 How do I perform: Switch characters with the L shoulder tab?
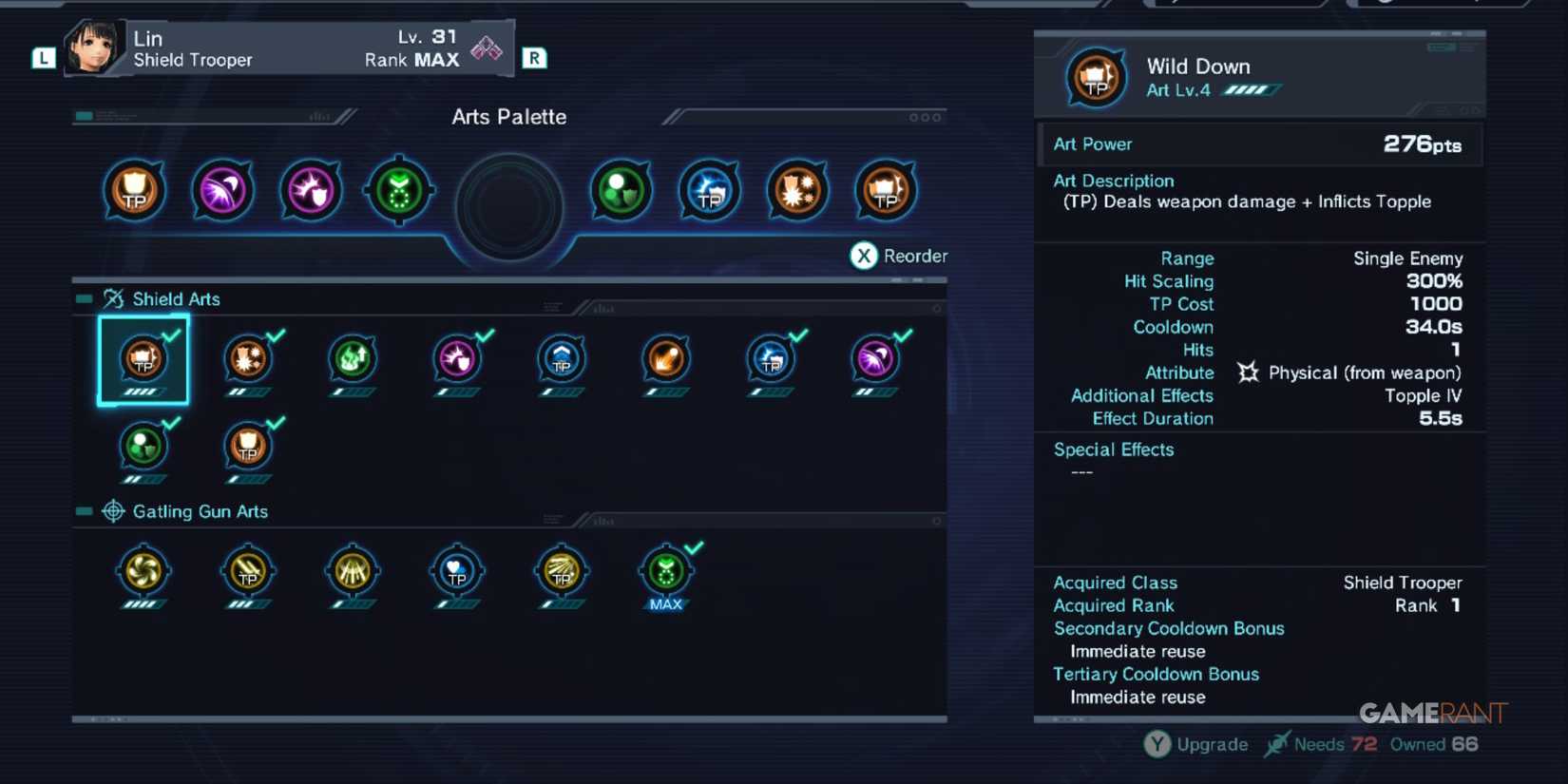tap(43, 57)
